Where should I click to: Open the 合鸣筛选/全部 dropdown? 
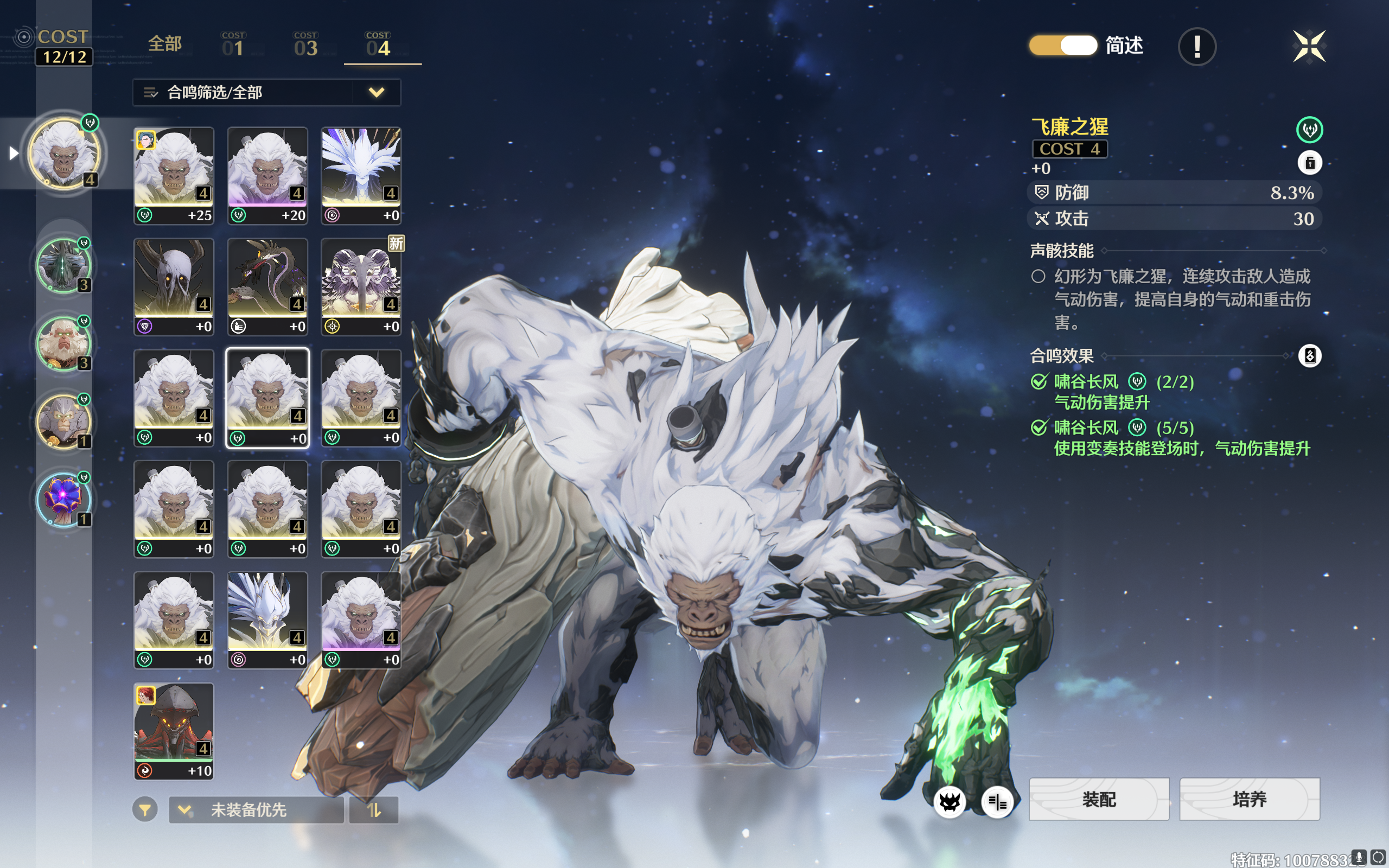(x=266, y=92)
